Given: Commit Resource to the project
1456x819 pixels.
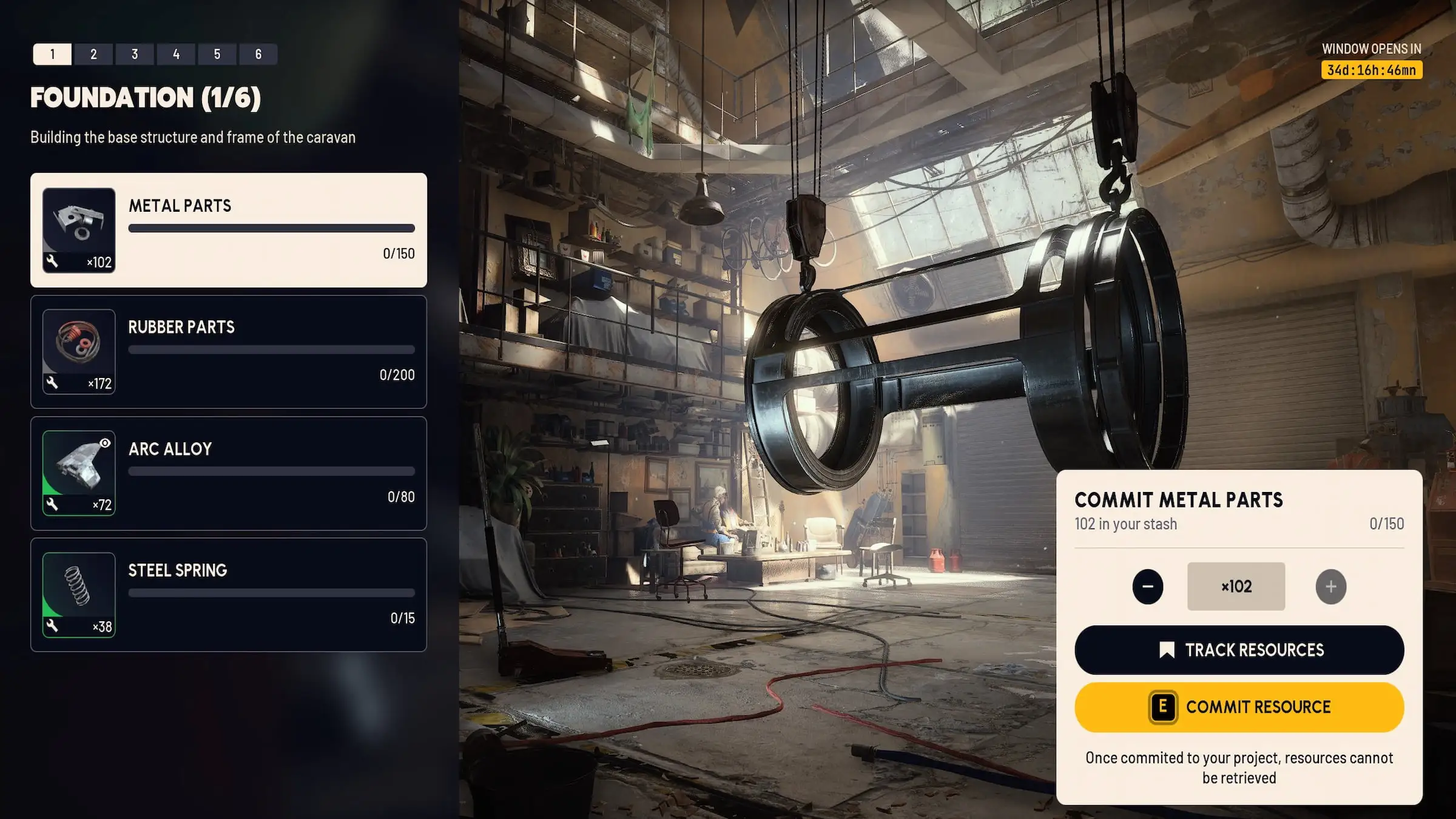Looking at the screenshot, I should click(x=1239, y=707).
